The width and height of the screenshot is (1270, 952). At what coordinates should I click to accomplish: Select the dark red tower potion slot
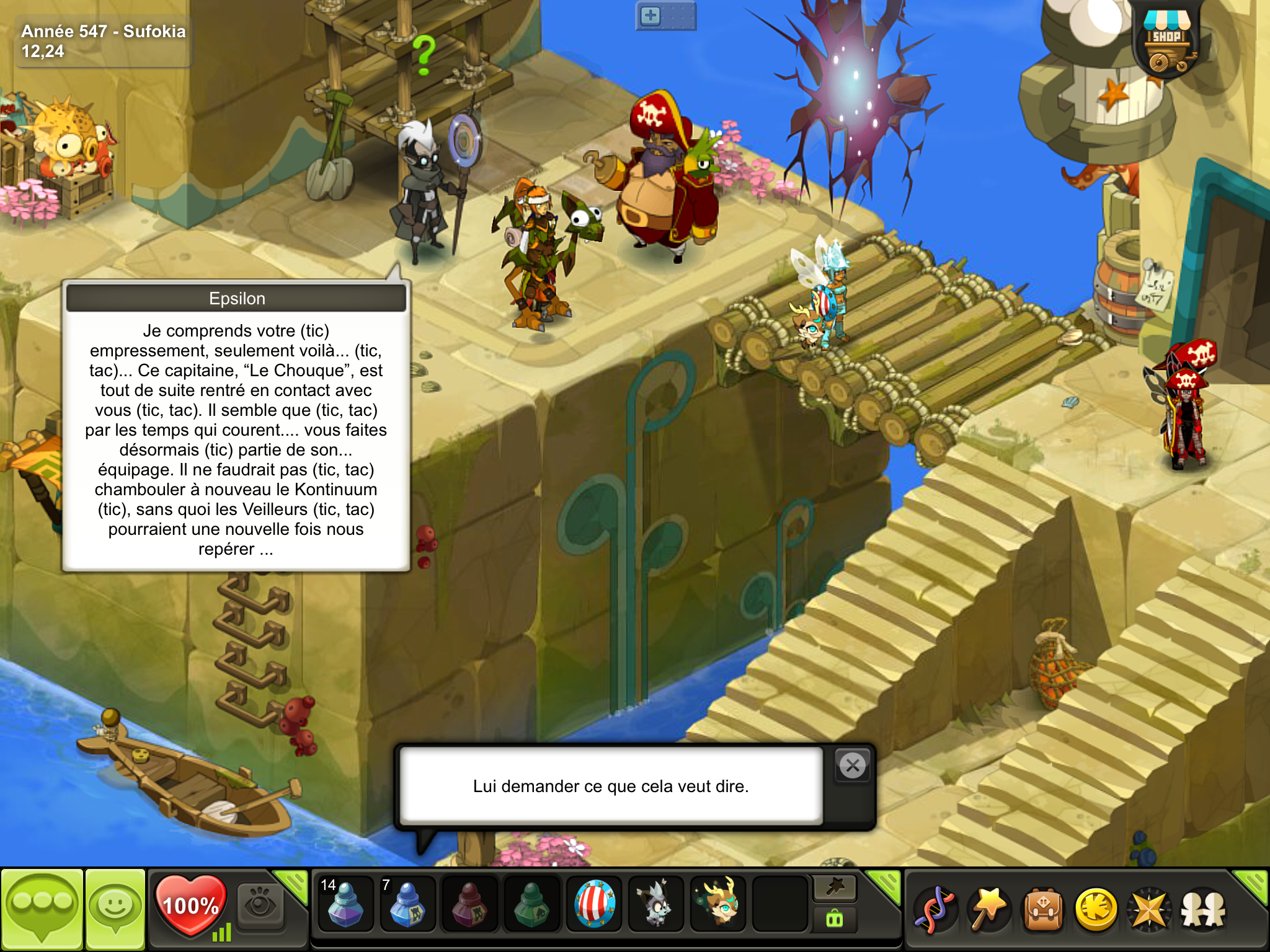click(x=469, y=904)
